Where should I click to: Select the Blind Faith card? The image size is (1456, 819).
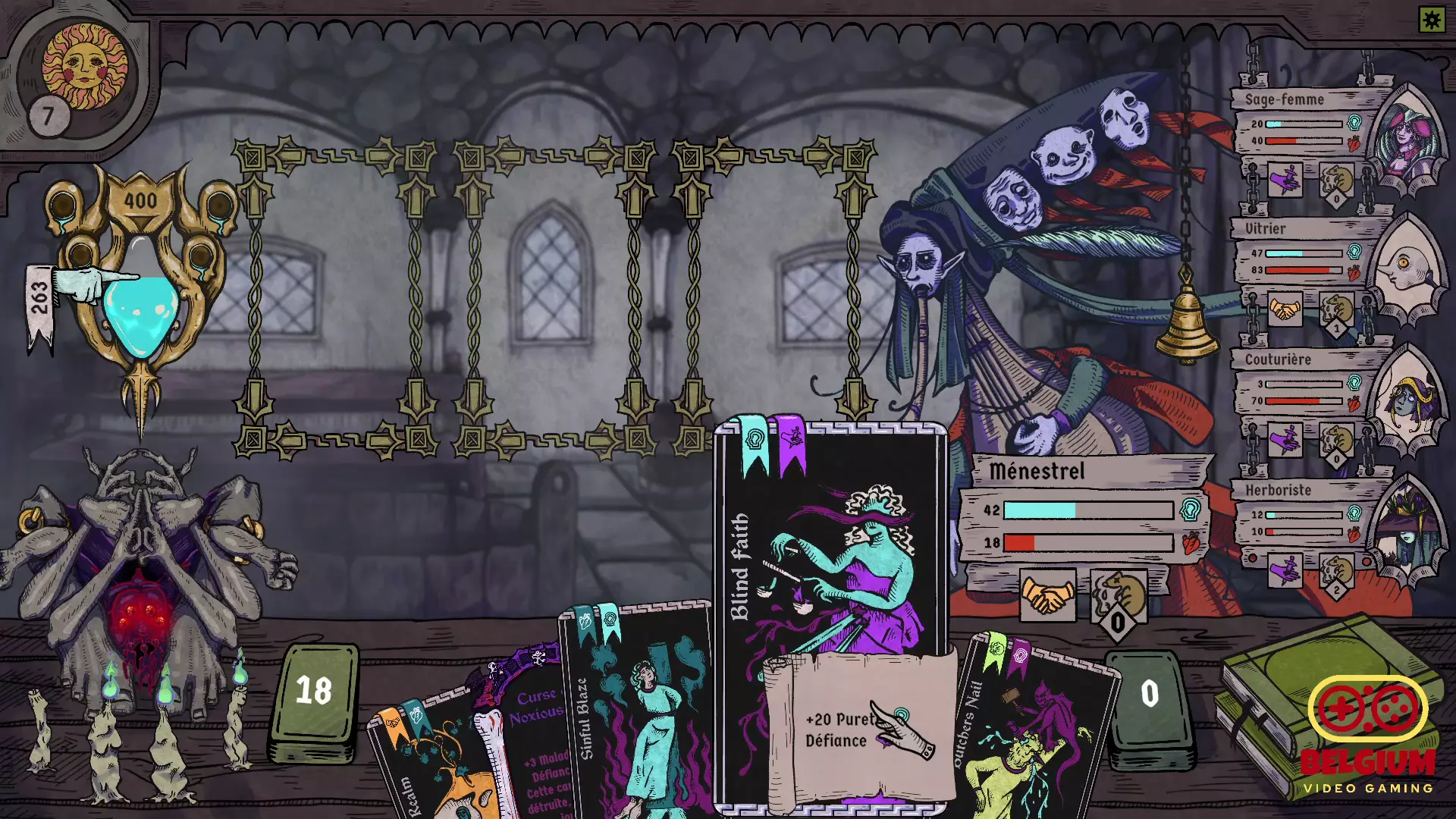[x=830, y=561]
